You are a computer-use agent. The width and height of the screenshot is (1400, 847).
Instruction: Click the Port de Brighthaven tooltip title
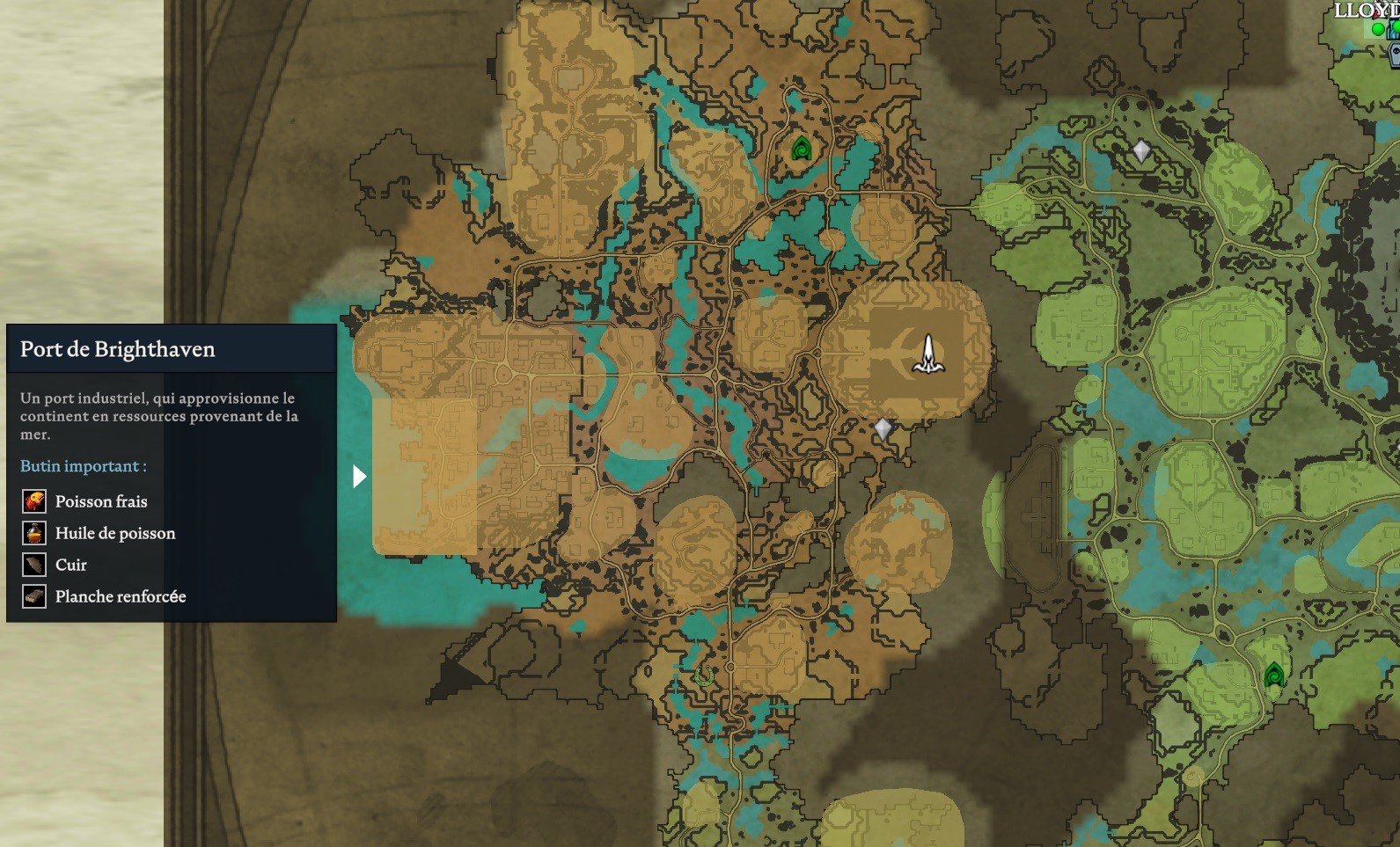[x=118, y=349]
